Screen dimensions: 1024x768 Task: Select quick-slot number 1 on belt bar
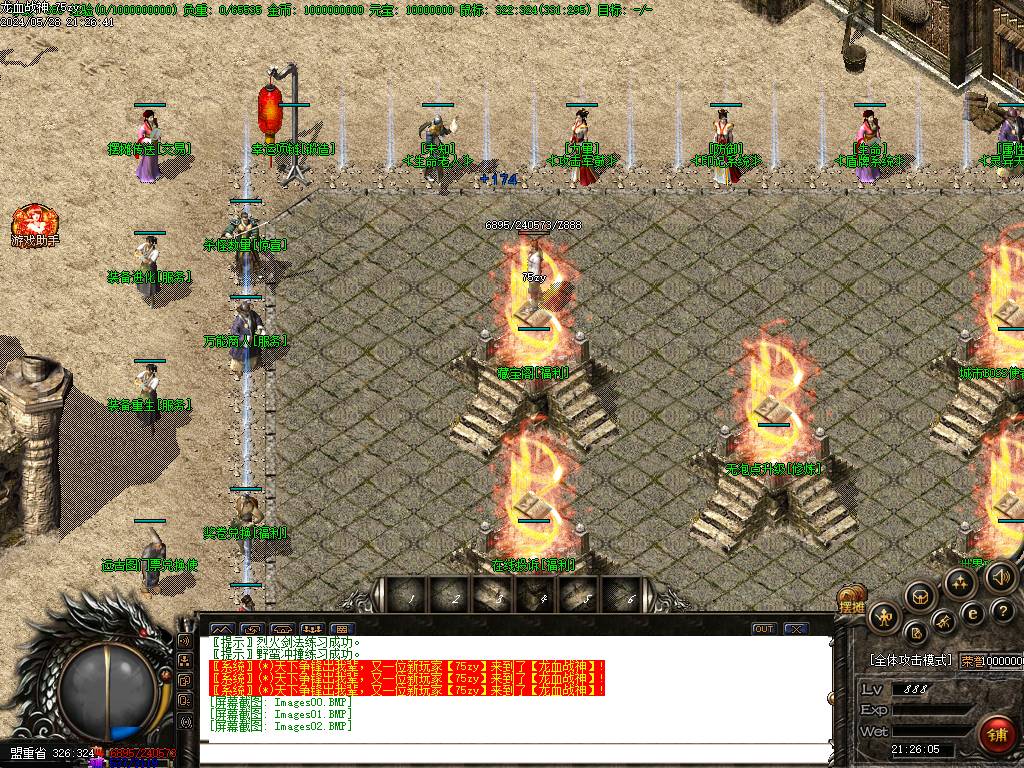click(410, 597)
